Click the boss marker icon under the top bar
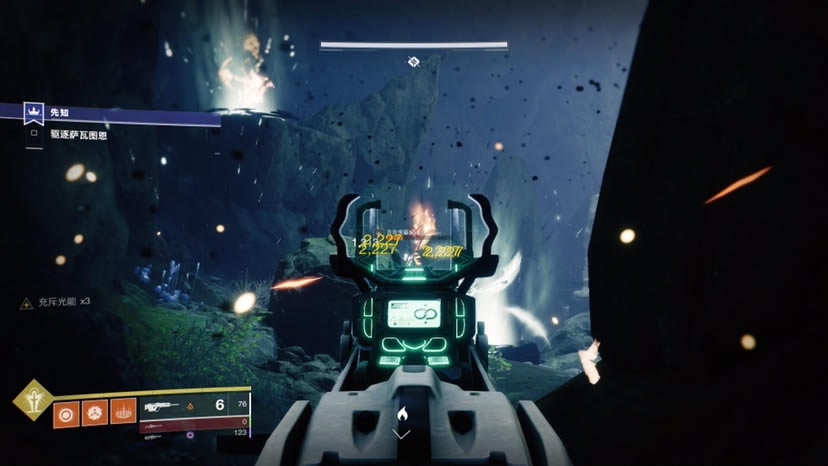The width and height of the screenshot is (828, 466). (x=413, y=62)
